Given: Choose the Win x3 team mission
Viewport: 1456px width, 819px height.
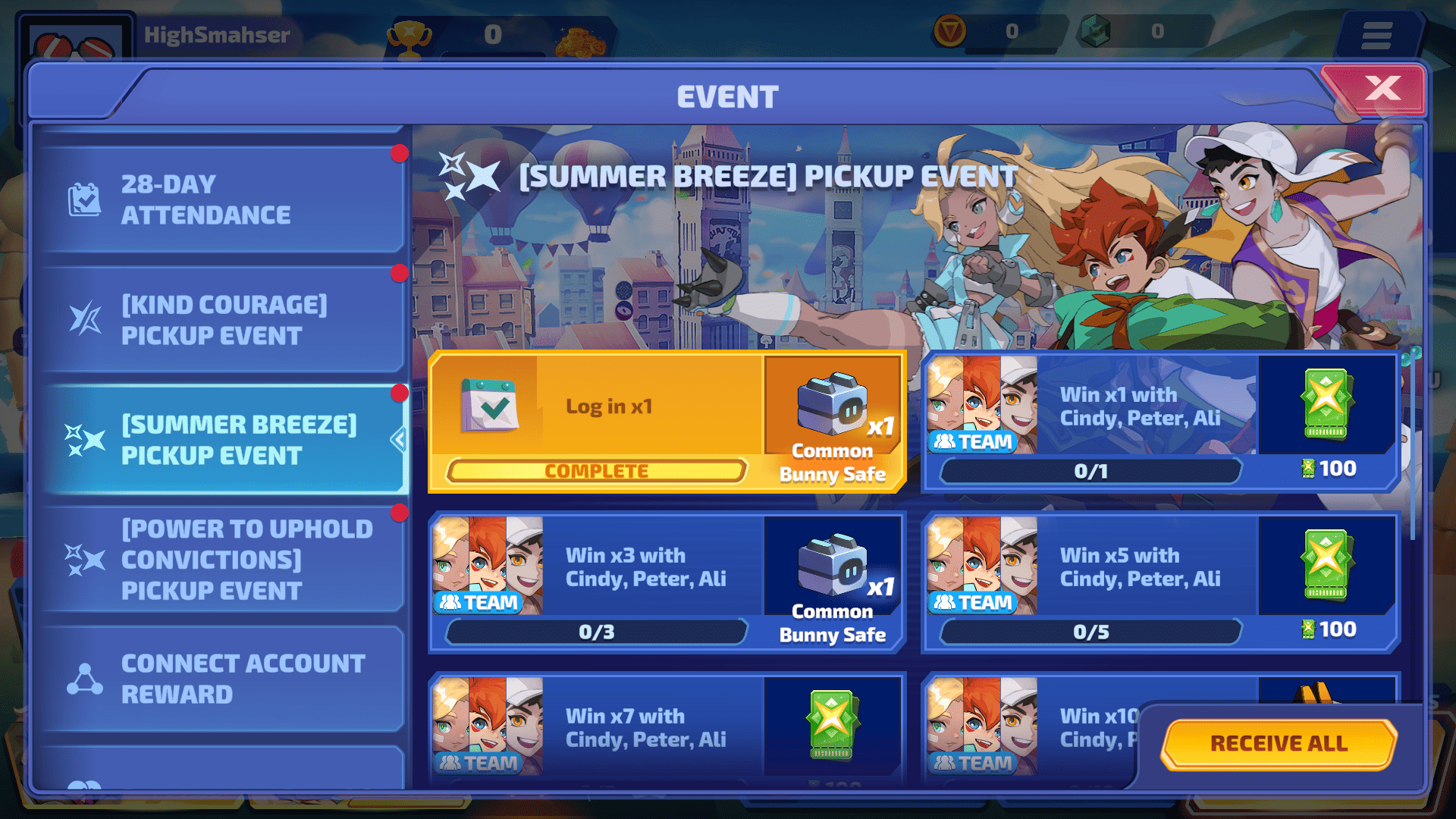Looking at the screenshot, I should click(x=667, y=583).
